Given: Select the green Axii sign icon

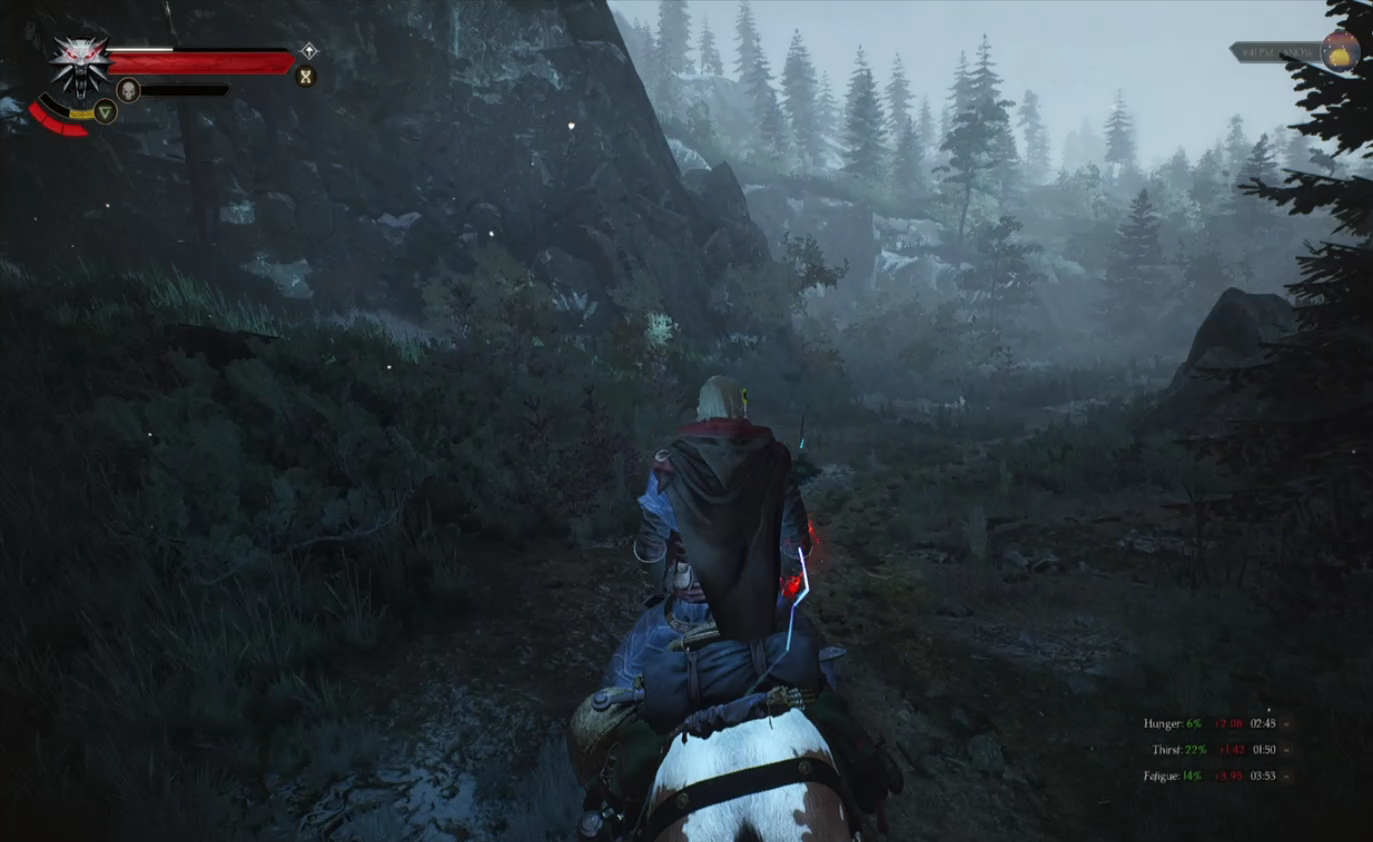Looking at the screenshot, I should pyautogui.click(x=105, y=111).
